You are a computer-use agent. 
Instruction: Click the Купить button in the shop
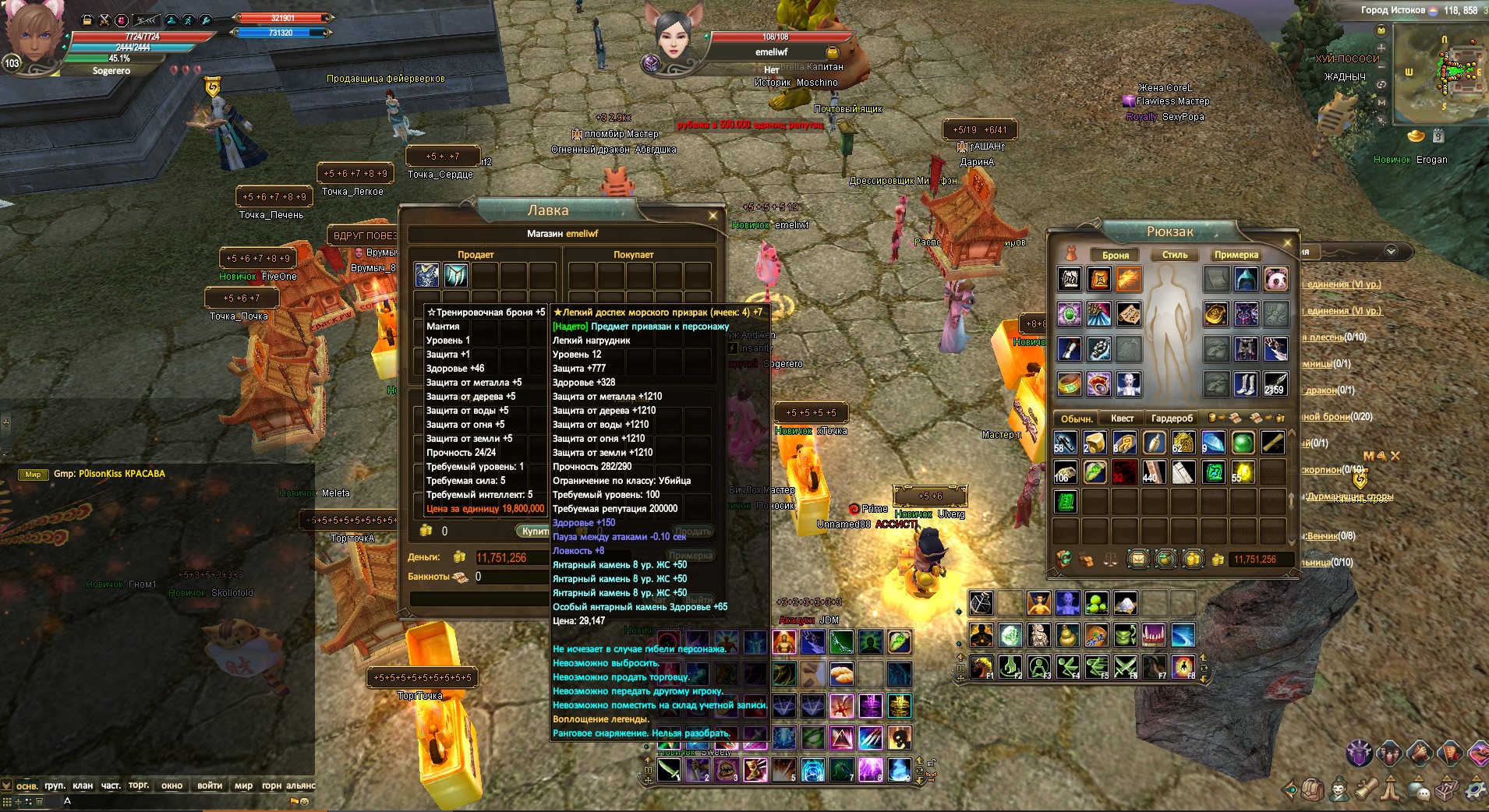tap(534, 531)
